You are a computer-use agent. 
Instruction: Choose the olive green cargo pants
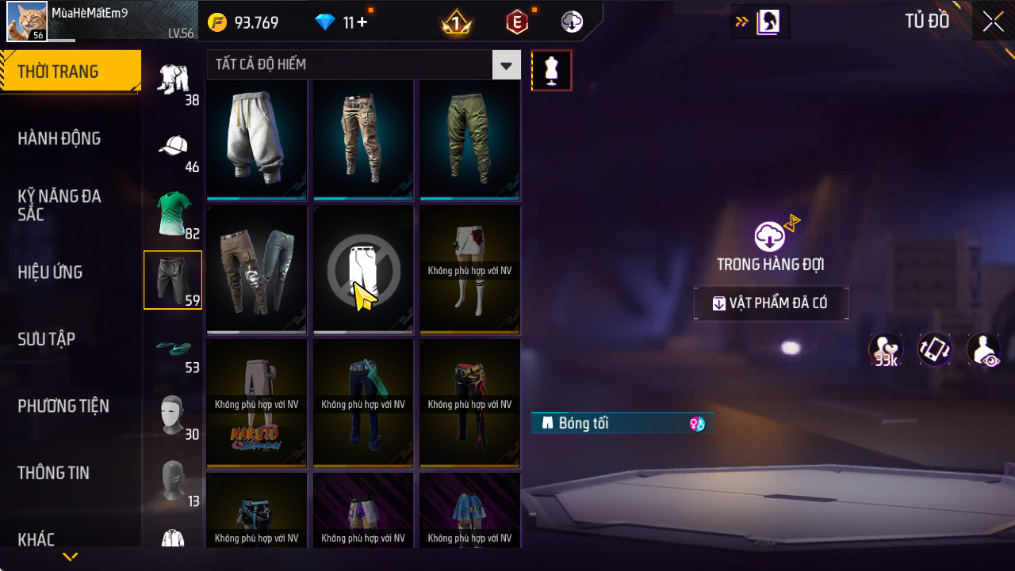pos(469,137)
